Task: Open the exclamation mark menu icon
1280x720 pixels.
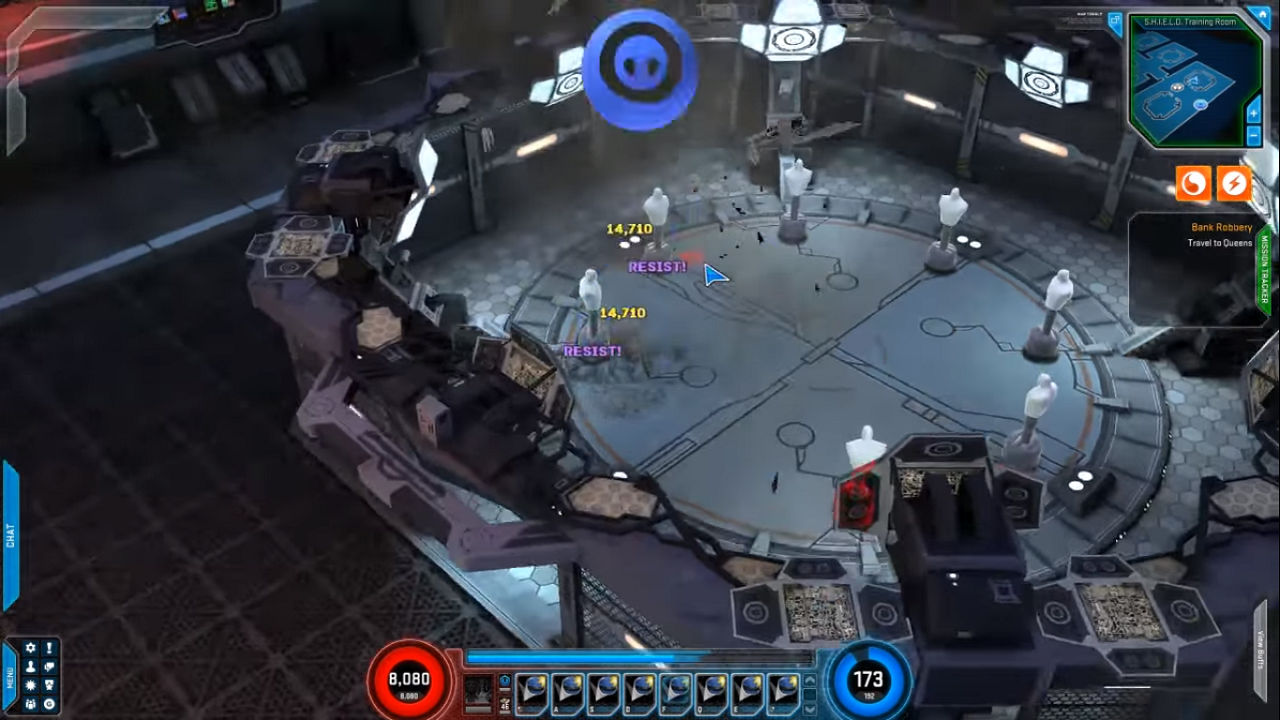Action: [50, 649]
